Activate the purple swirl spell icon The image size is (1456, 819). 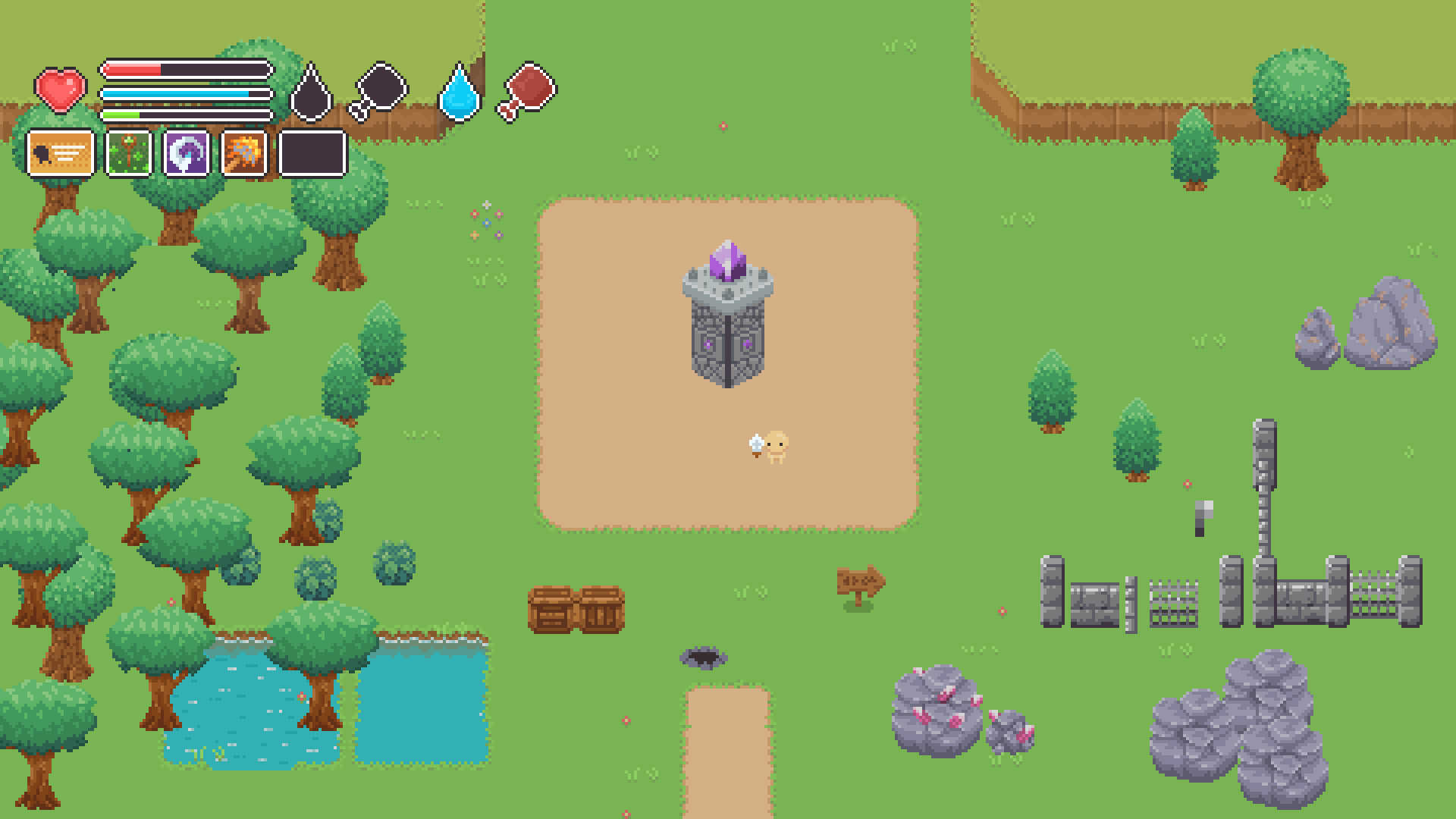click(187, 155)
